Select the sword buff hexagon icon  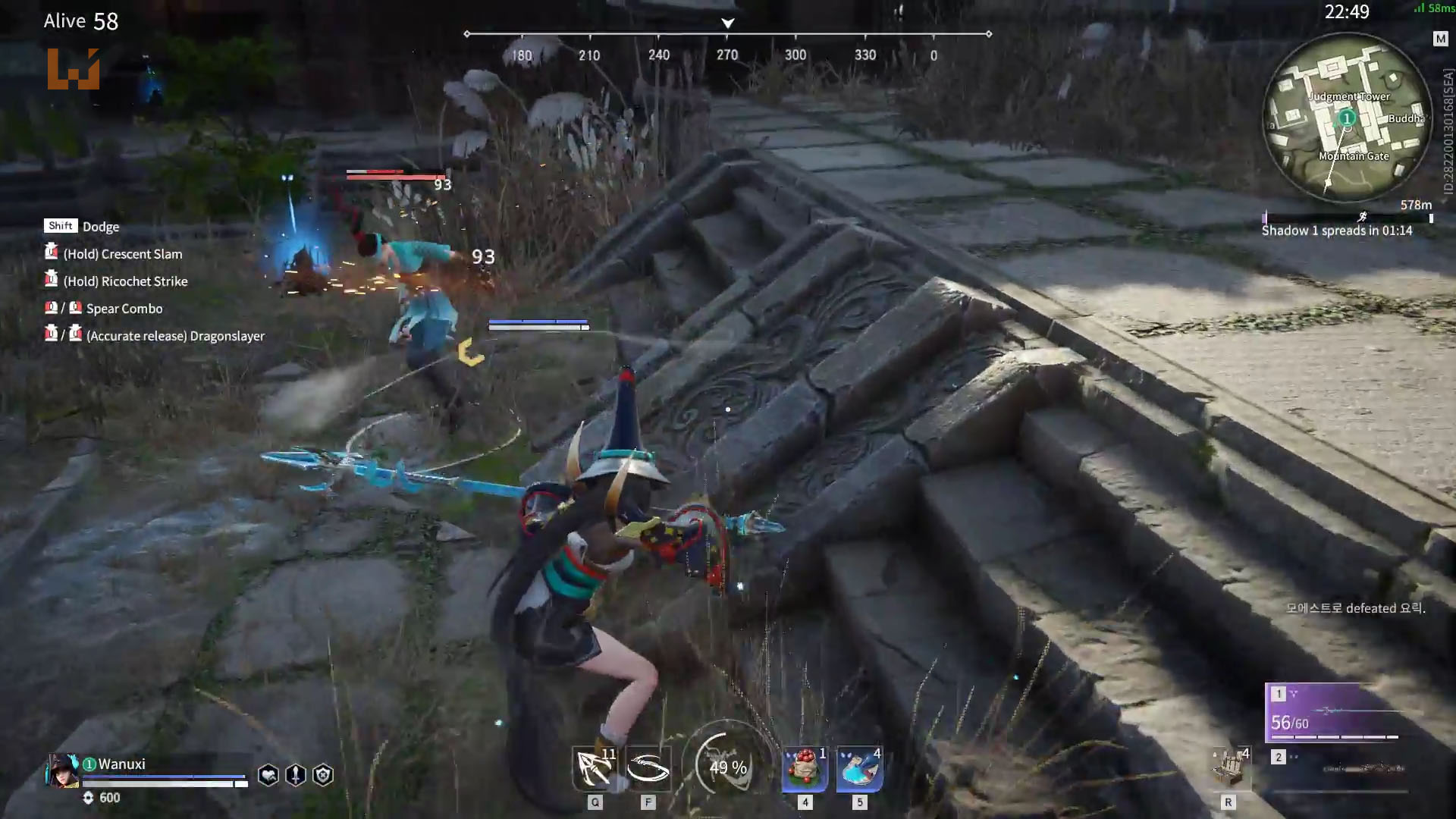coord(296,775)
